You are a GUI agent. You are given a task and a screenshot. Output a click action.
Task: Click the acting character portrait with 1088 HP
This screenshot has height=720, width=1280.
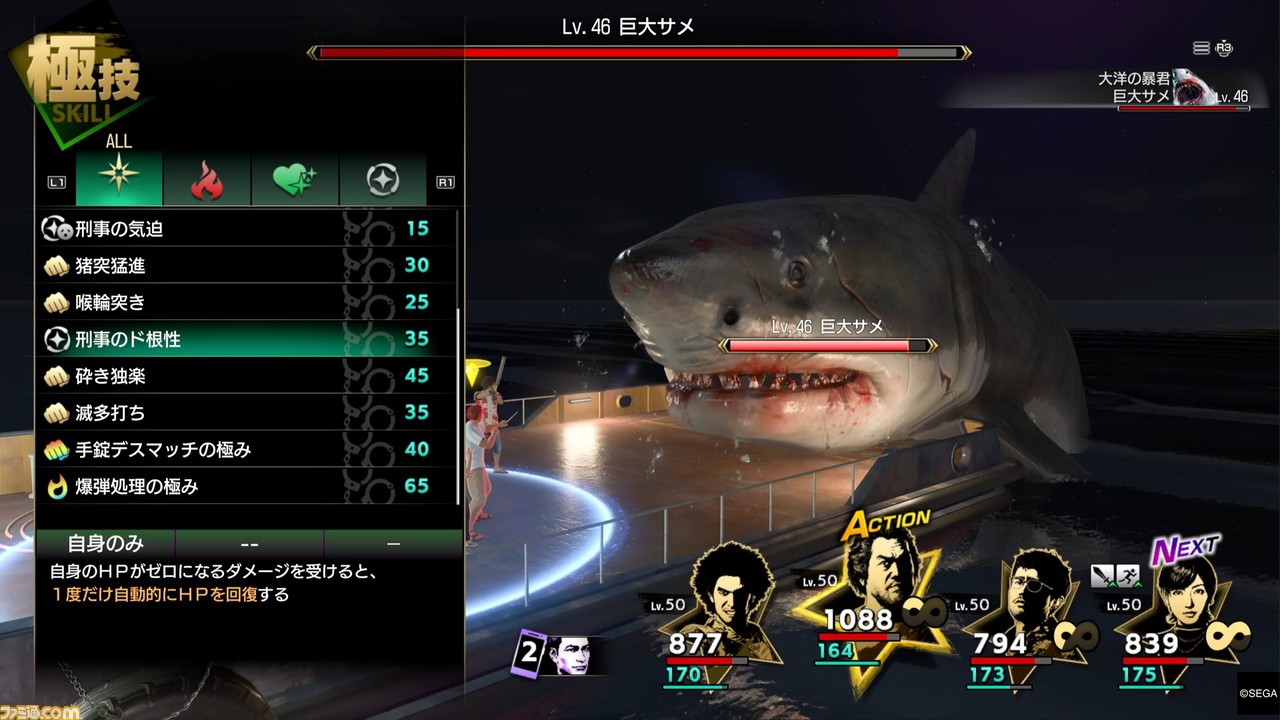click(872, 580)
